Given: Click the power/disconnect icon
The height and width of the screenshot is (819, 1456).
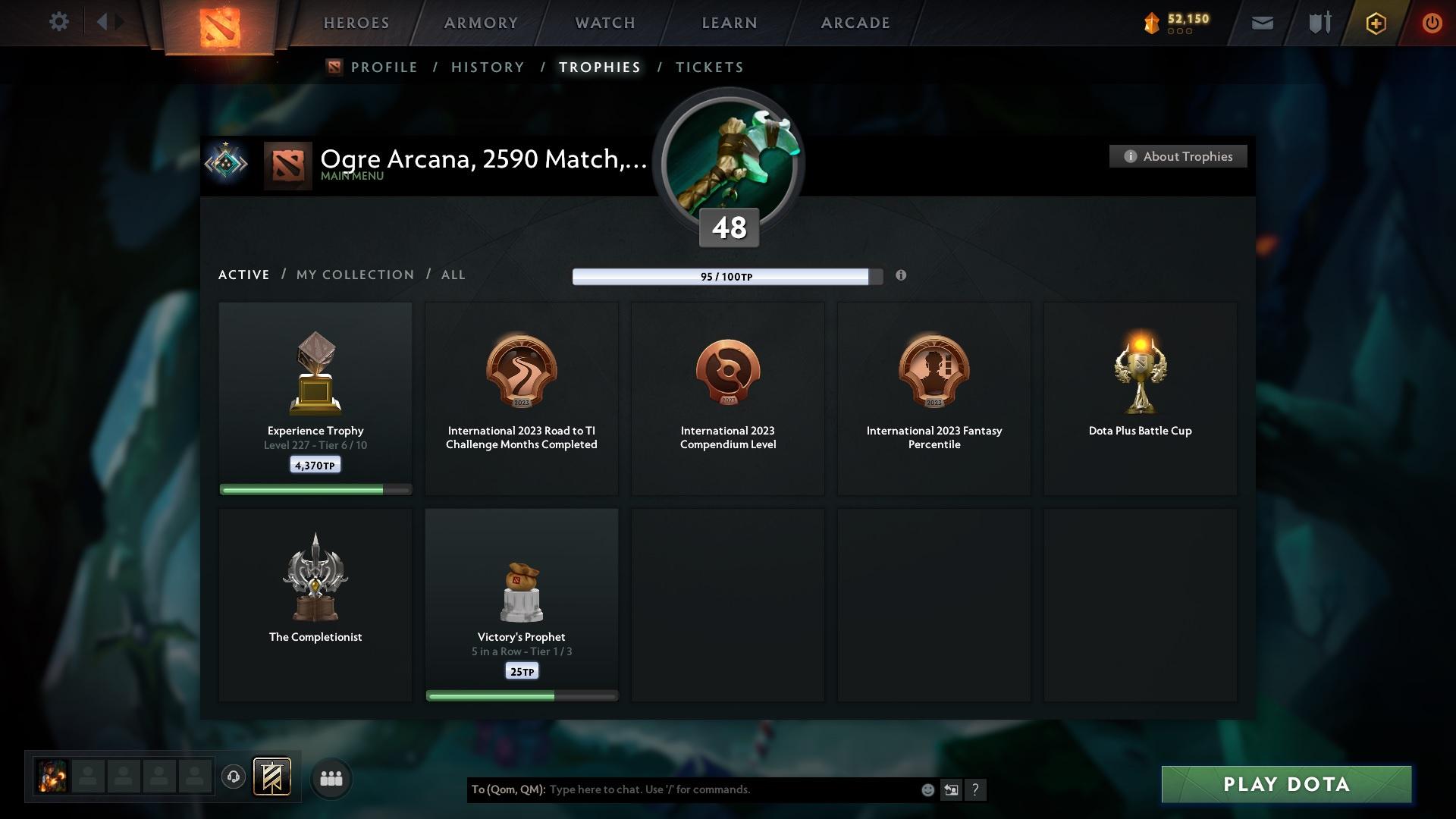Looking at the screenshot, I should click(1432, 23).
